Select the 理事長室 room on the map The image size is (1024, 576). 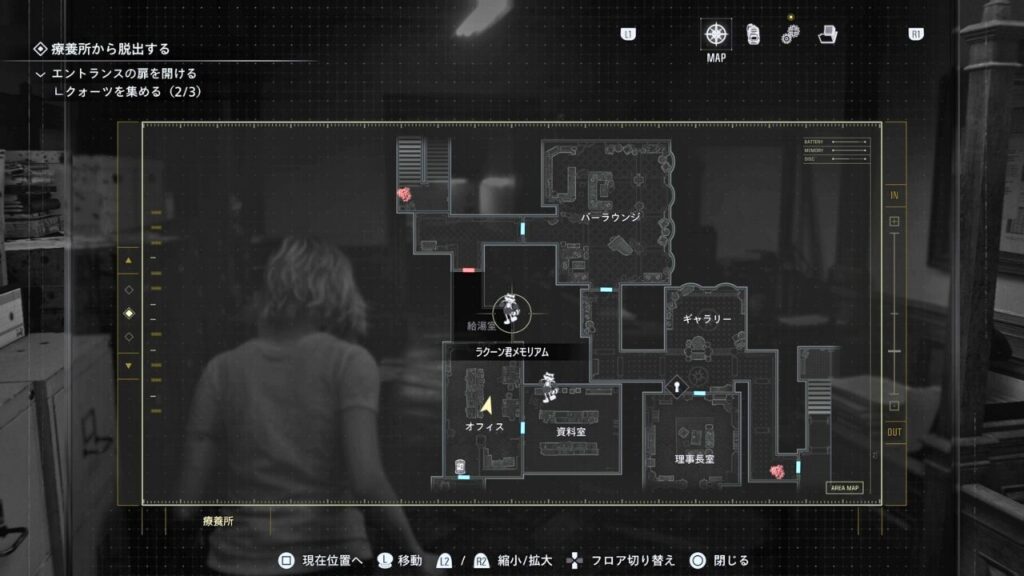click(x=694, y=458)
